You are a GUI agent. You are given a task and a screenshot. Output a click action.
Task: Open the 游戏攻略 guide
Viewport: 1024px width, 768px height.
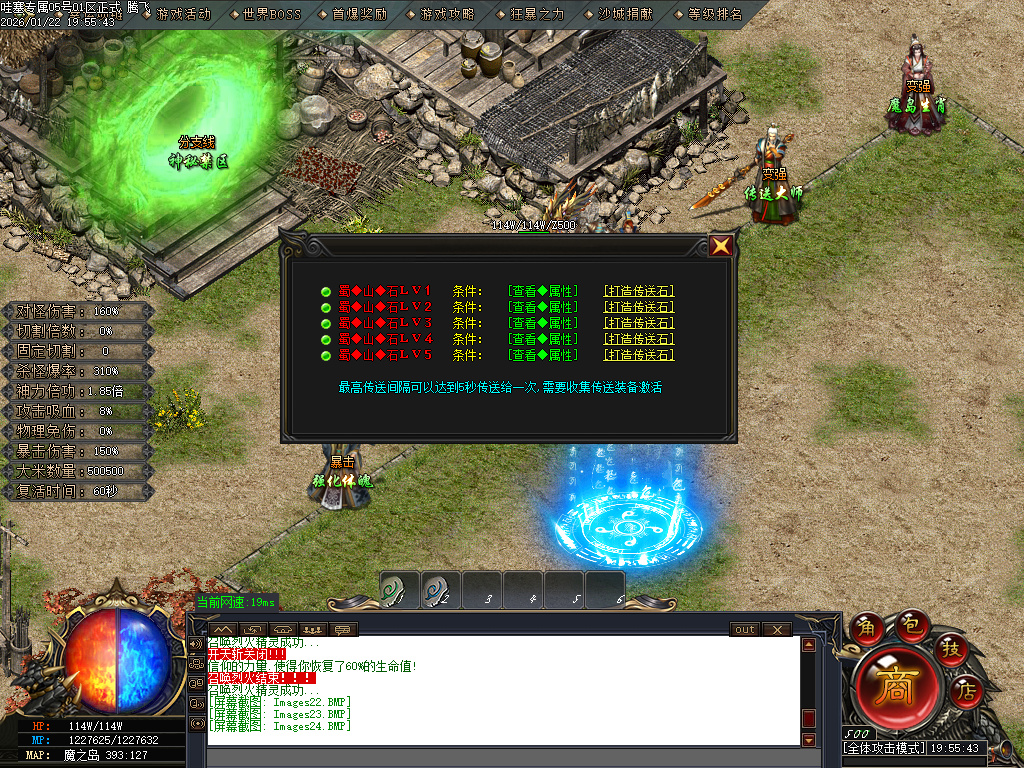[441, 14]
